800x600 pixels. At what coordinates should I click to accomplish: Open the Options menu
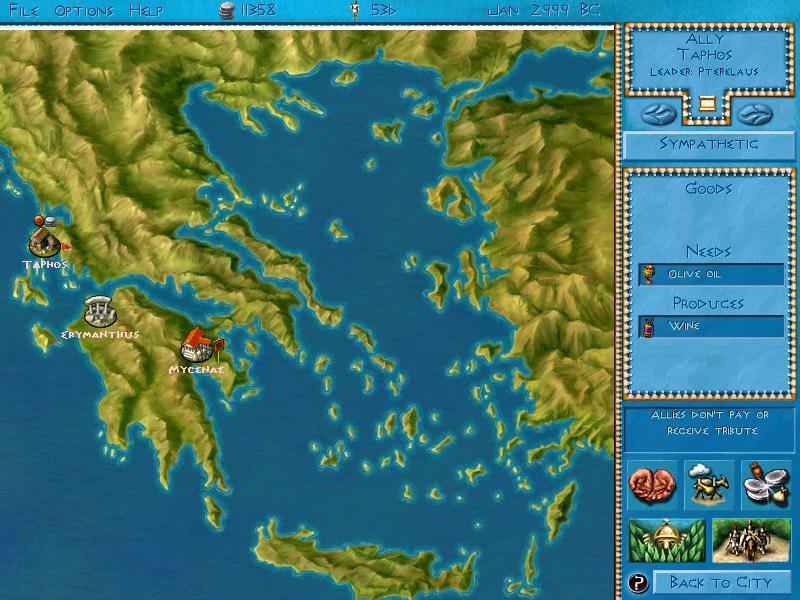pyautogui.click(x=84, y=11)
